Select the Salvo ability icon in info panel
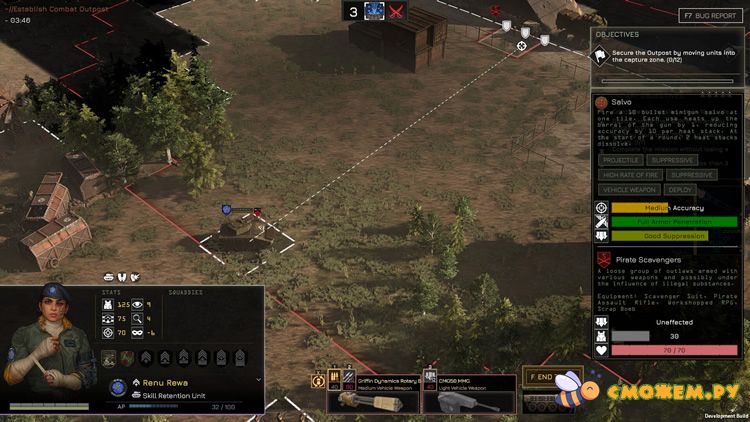The image size is (750, 422). pos(602,103)
